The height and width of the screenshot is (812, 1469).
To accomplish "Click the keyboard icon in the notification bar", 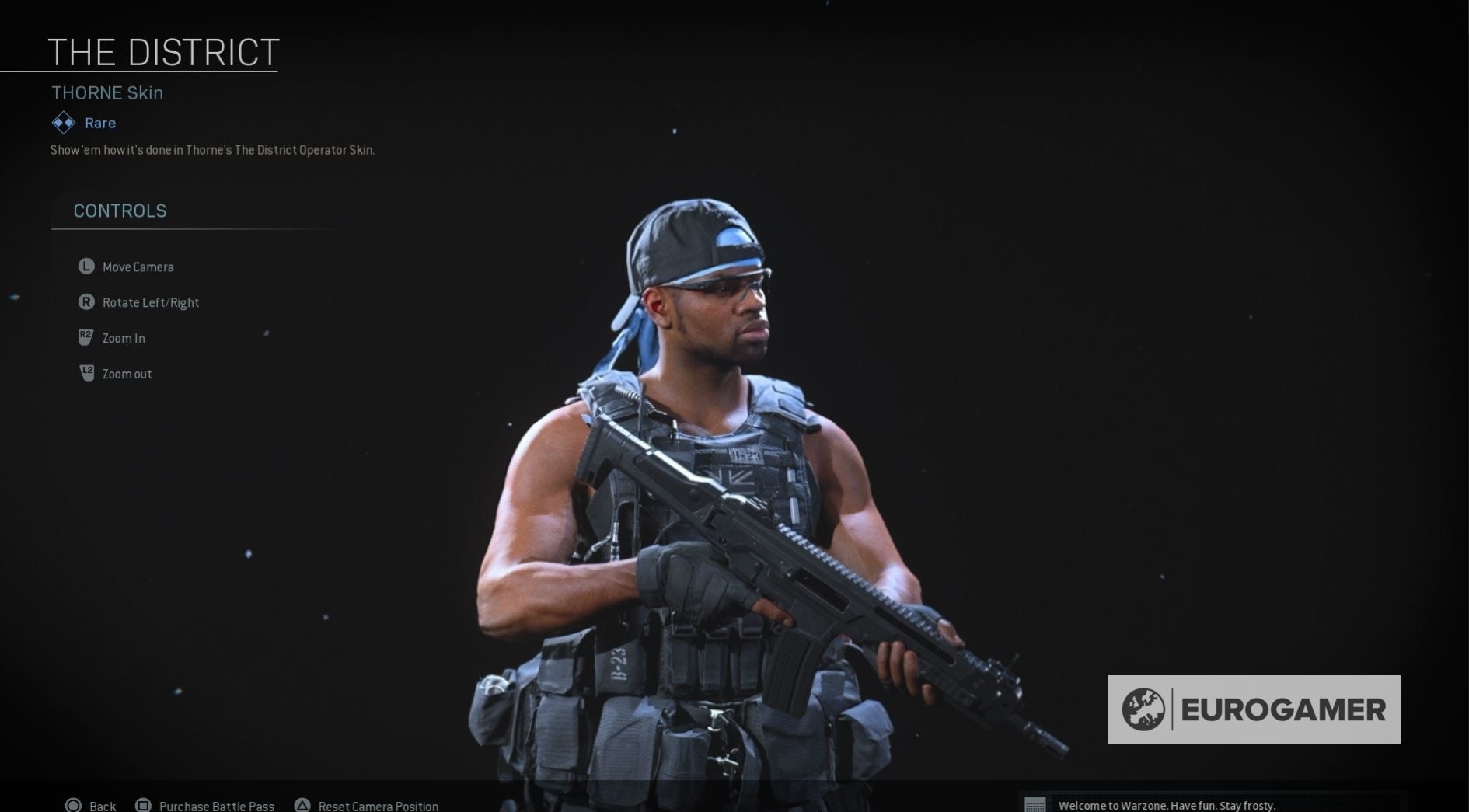I will pyautogui.click(x=1037, y=806).
